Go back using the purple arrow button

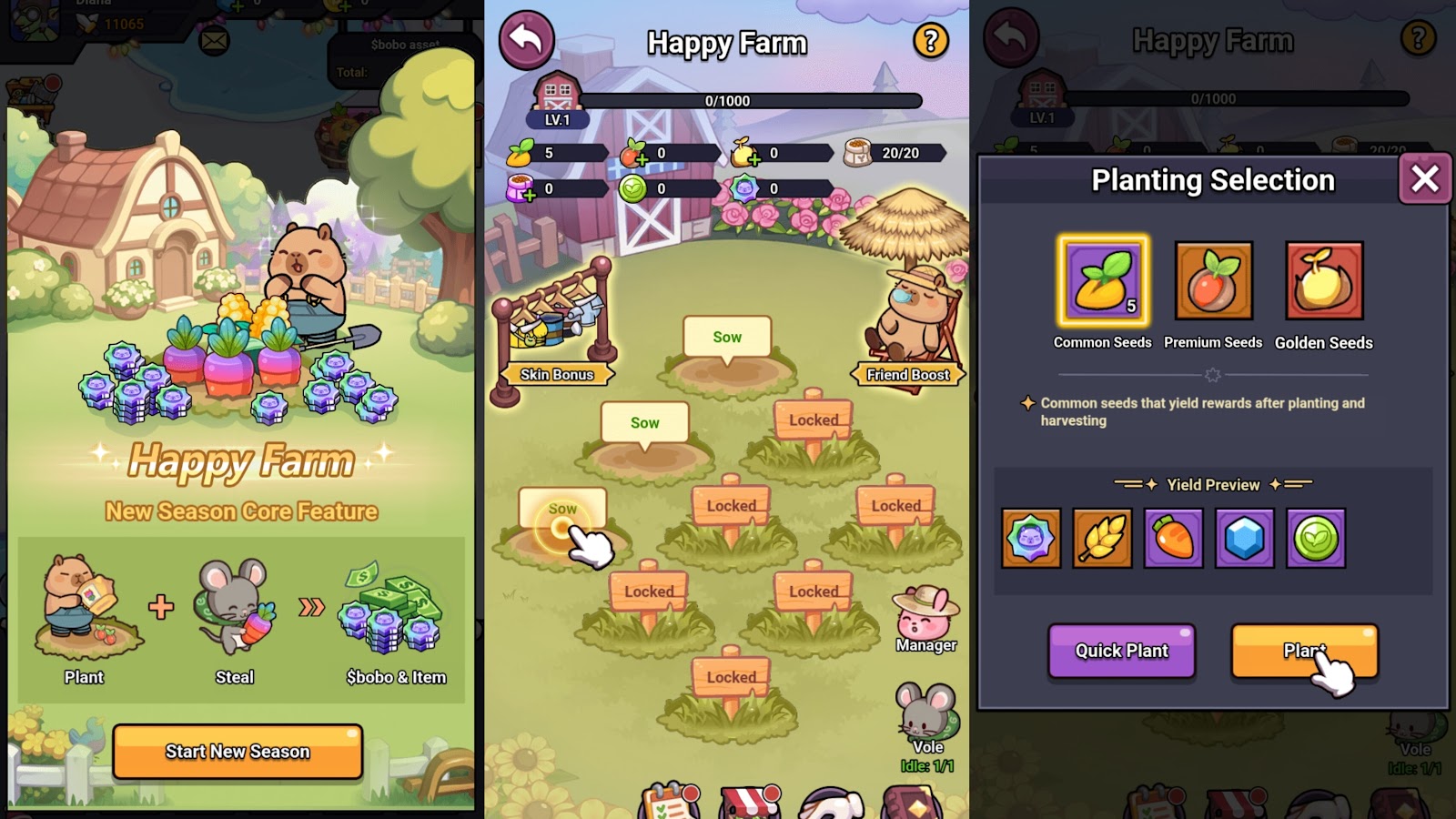pyautogui.click(x=526, y=41)
